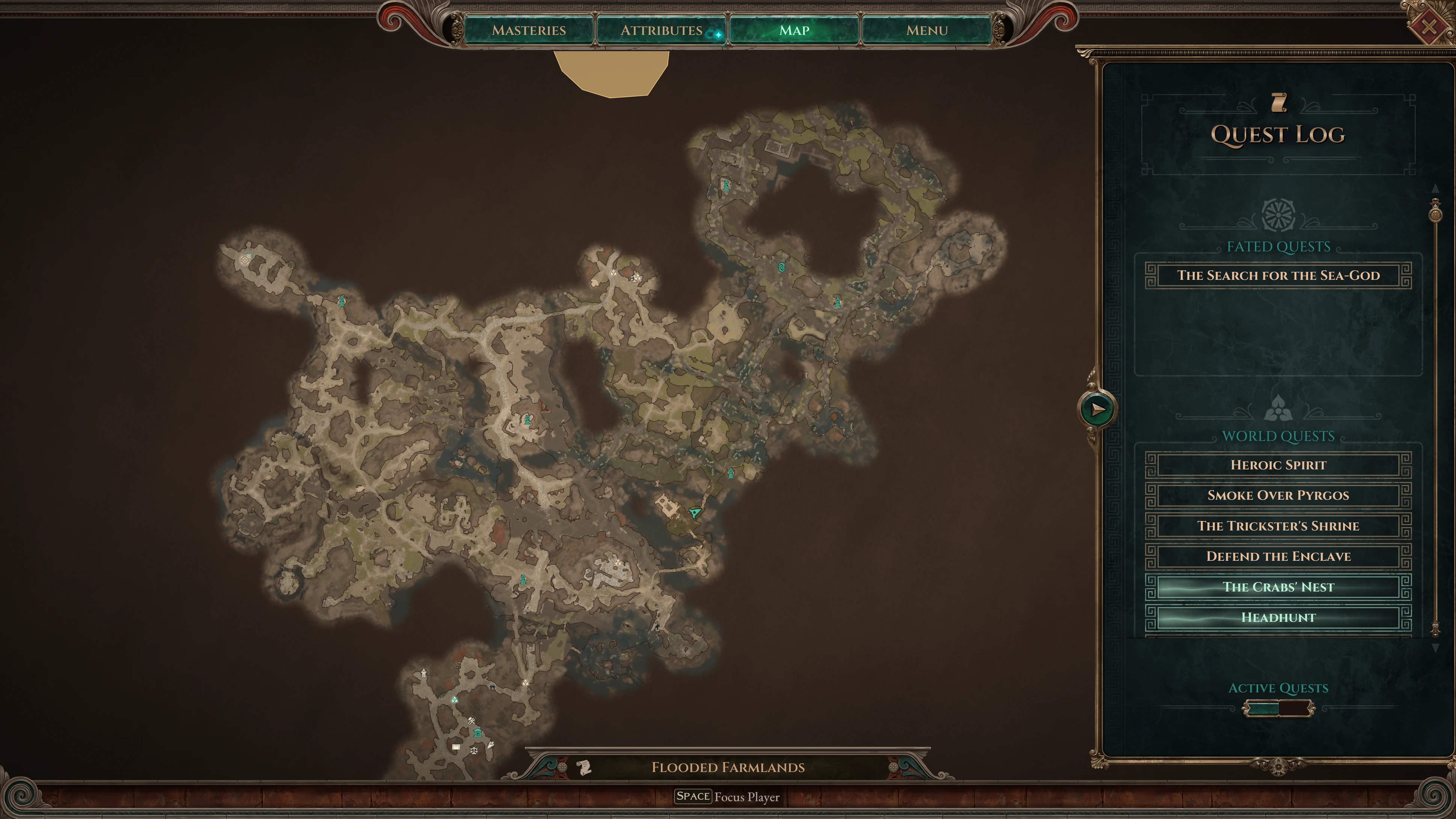Viewport: 1456px width, 819px height.
Task: Open the Attributes tab
Action: 661,30
